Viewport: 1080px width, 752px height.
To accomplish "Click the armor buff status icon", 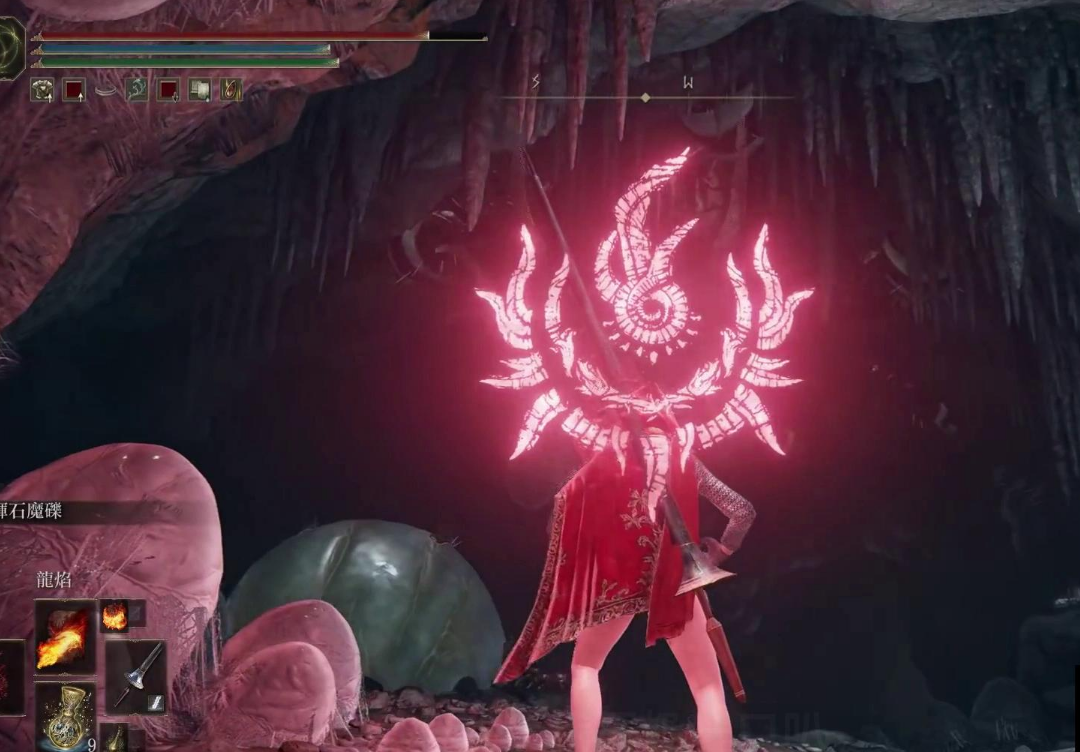I will coord(42,90).
